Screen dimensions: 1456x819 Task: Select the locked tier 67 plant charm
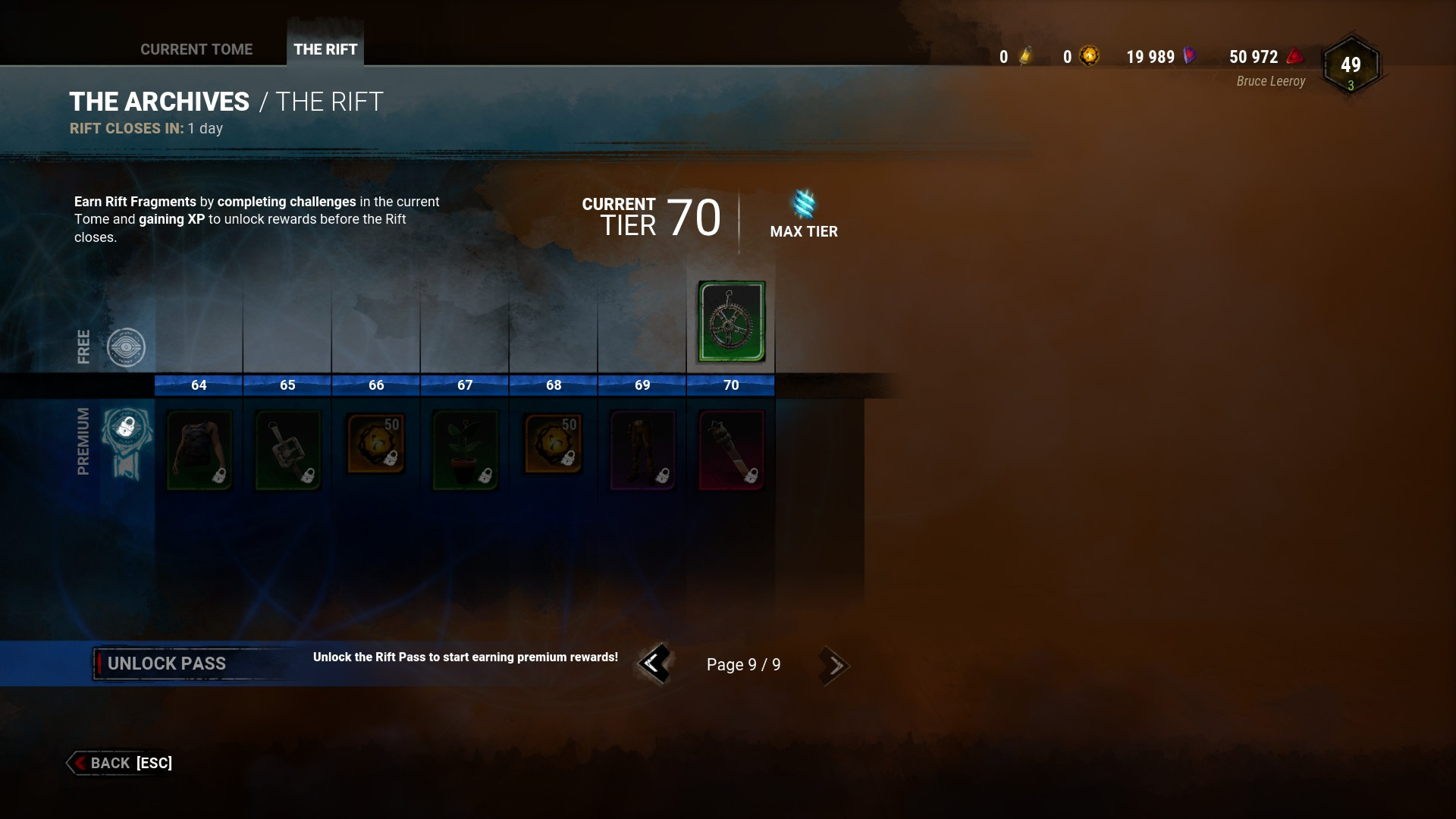click(x=464, y=450)
